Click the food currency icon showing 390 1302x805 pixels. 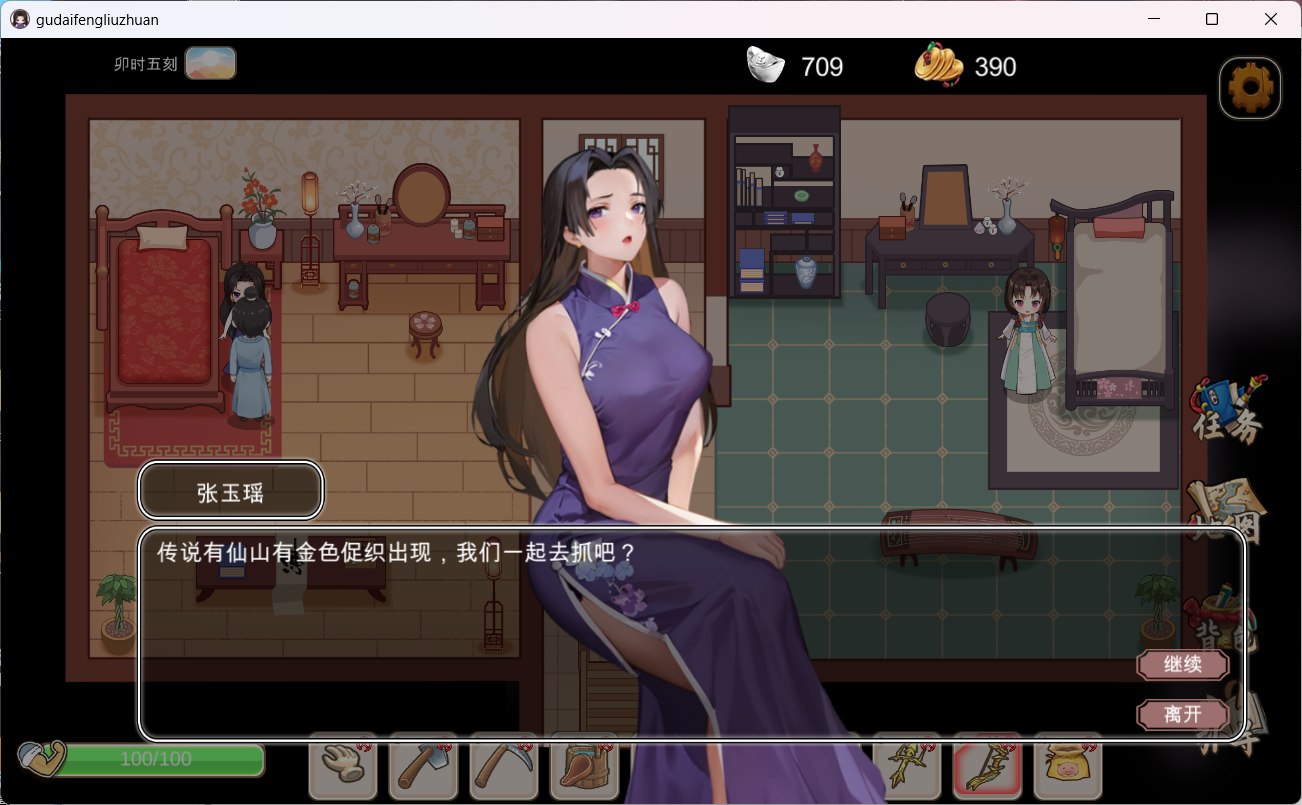pos(938,65)
